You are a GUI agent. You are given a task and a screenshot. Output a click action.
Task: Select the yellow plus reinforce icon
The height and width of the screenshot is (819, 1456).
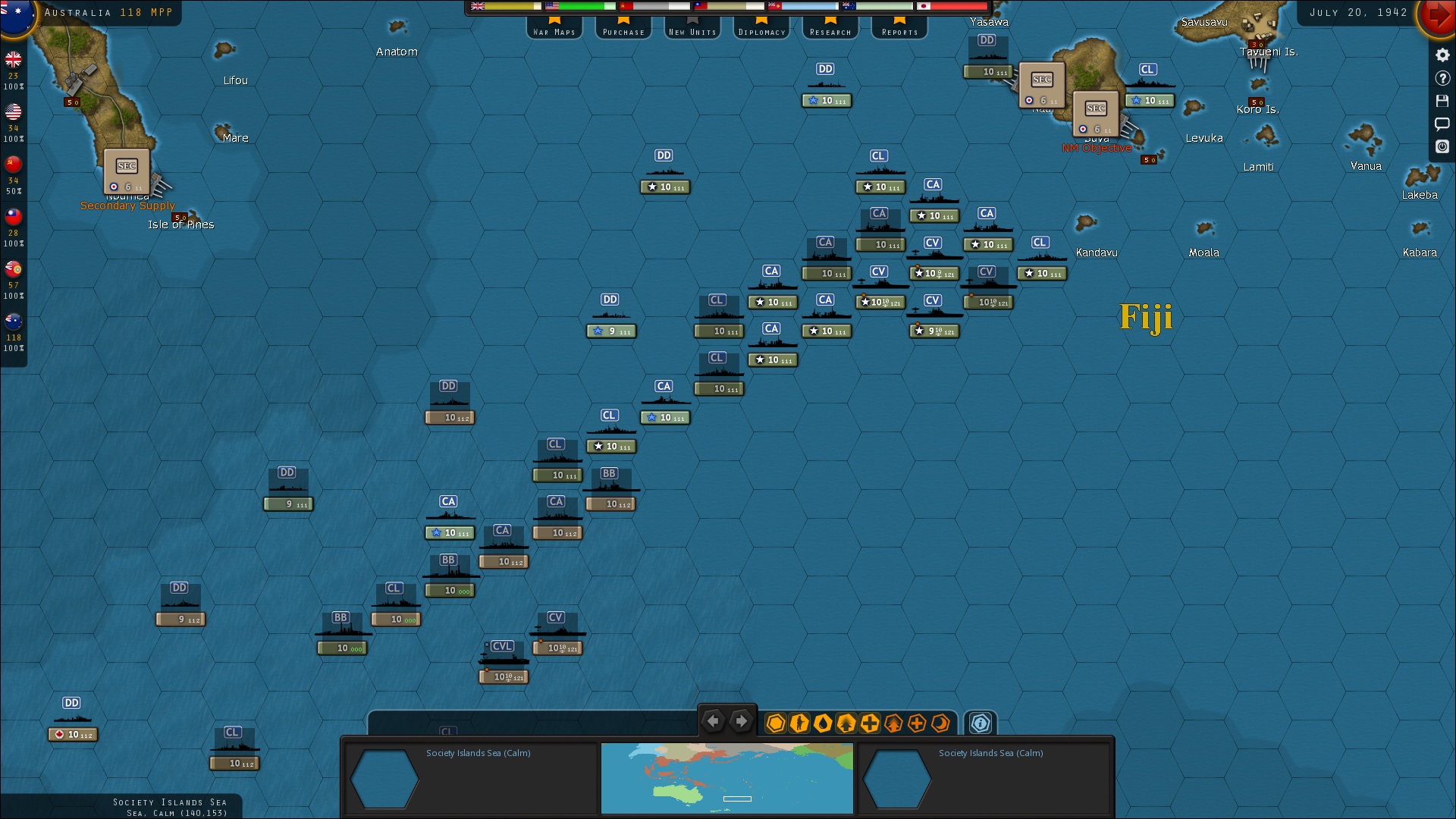click(x=868, y=723)
